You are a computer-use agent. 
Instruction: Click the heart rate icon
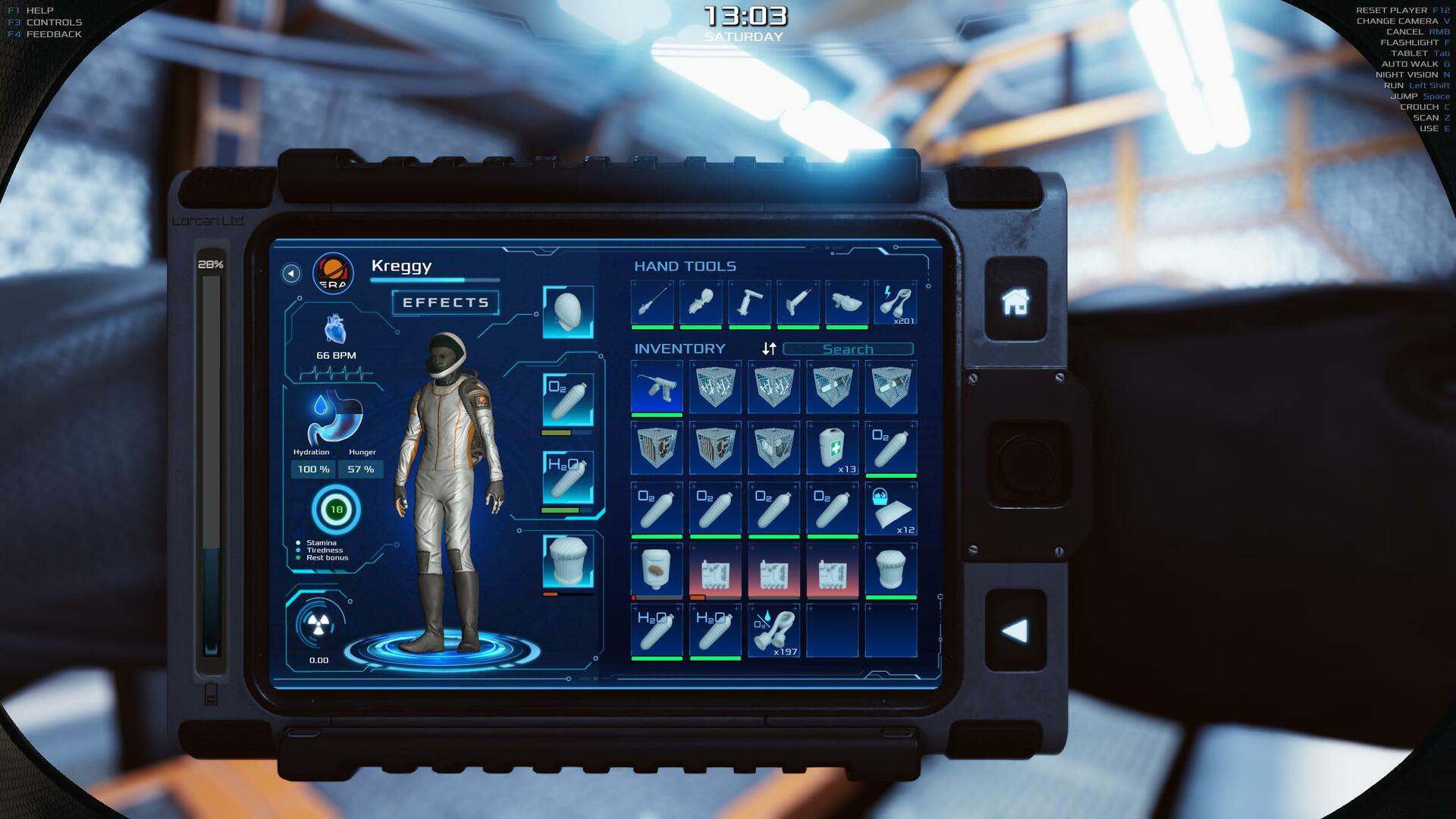pyautogui.click(x=334, y=330)
